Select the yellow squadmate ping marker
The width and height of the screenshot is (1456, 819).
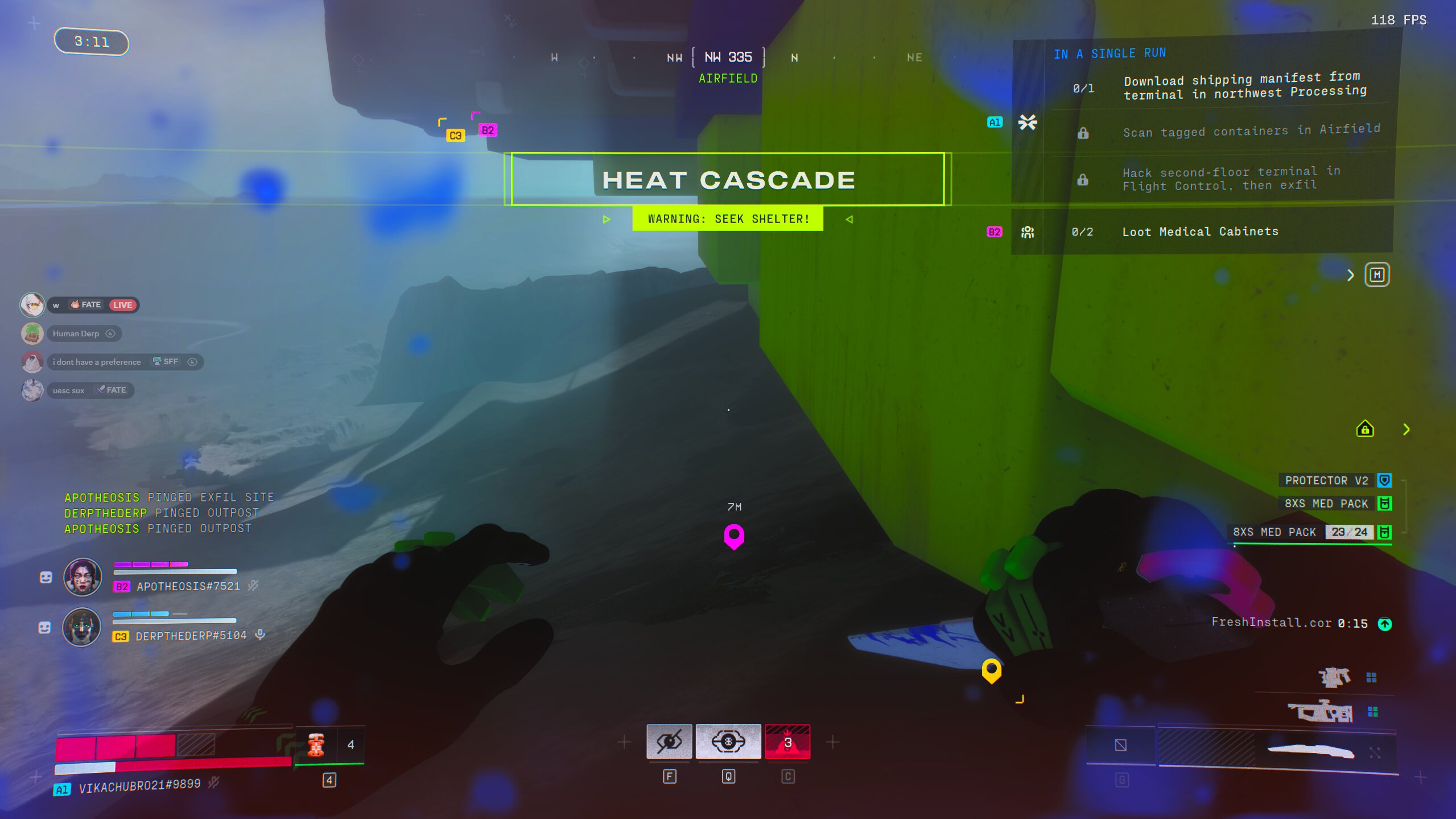[x=991, y=670]
